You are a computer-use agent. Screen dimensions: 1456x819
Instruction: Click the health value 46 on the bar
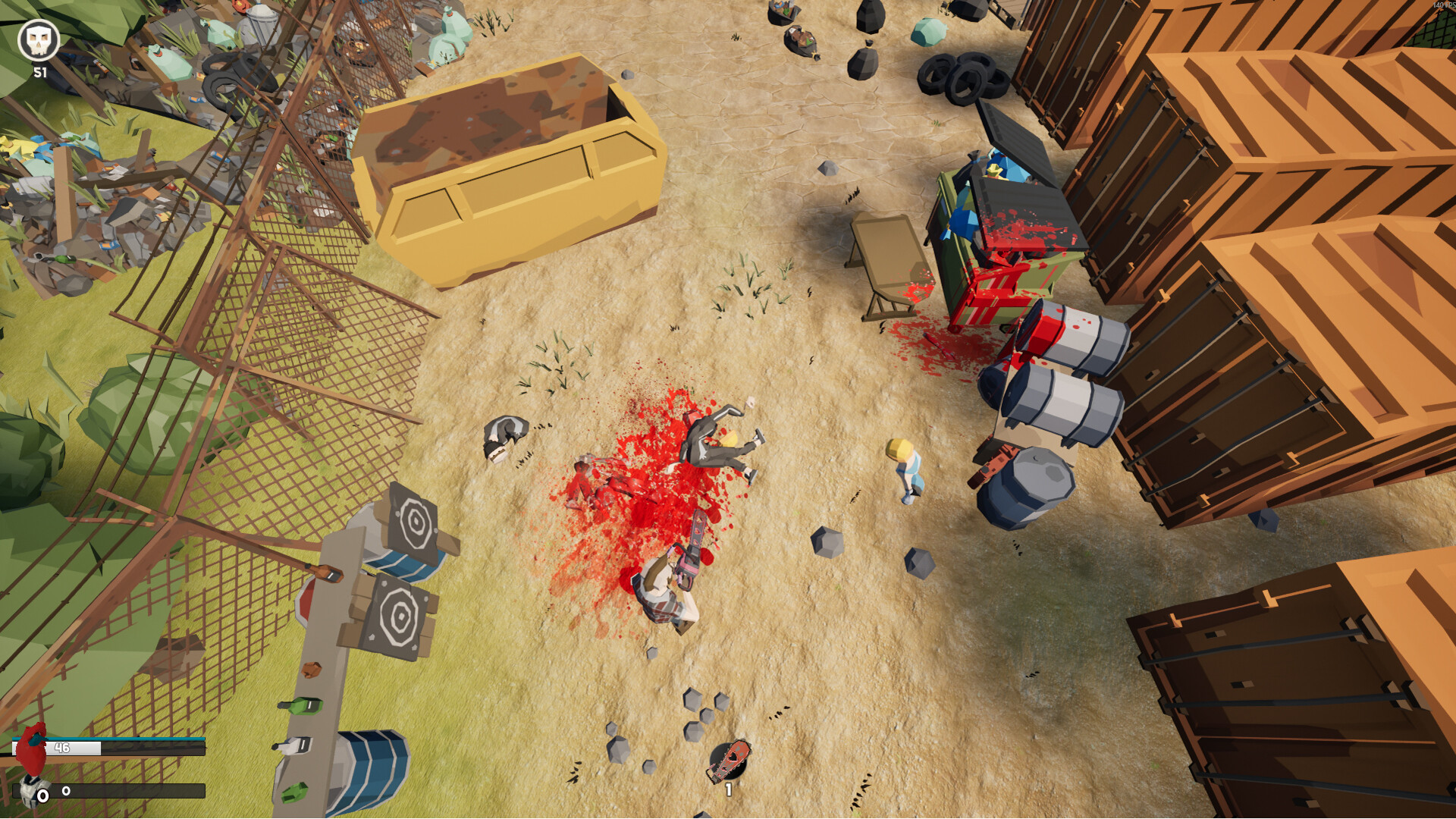pos(61,748)
